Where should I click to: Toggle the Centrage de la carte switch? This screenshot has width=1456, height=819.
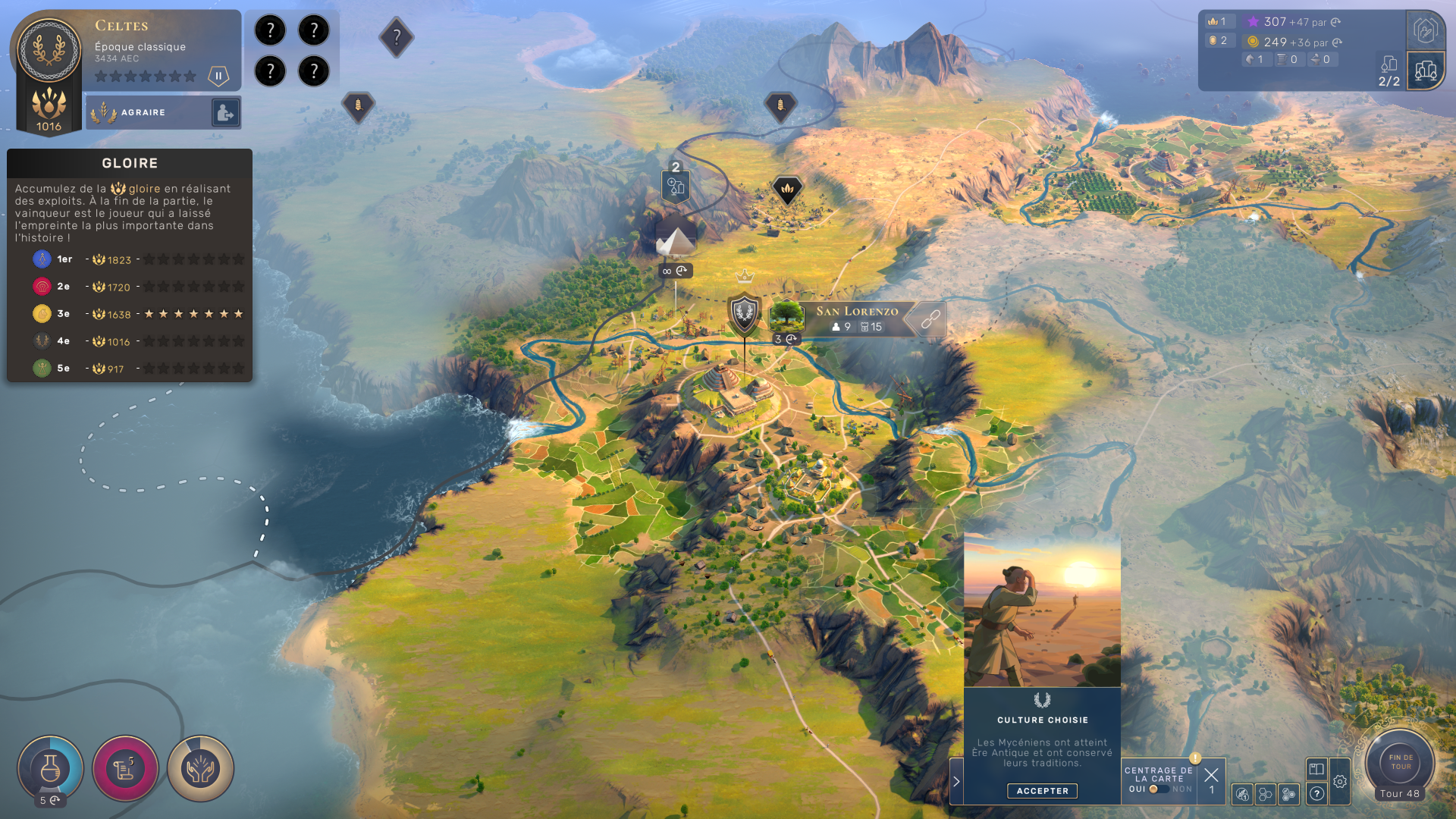(x=1159, y=789)
